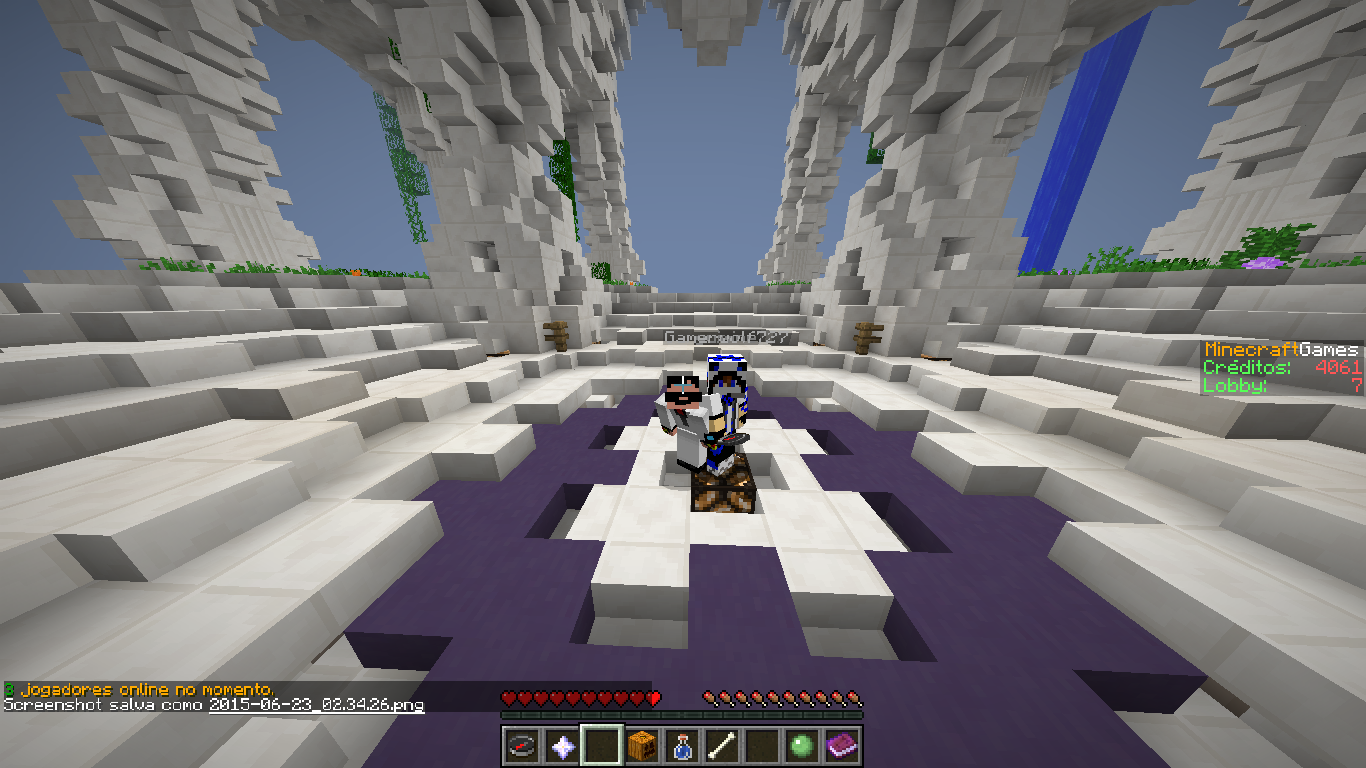1366x768 pixels.
Task: Select the pumpkin block slot
Action: 642,746
